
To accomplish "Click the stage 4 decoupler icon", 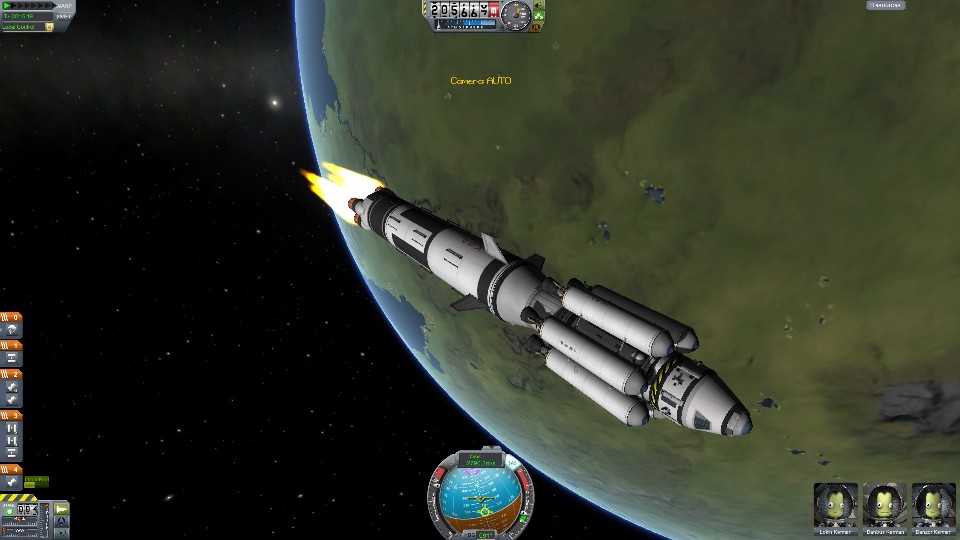I will (13, 482).
